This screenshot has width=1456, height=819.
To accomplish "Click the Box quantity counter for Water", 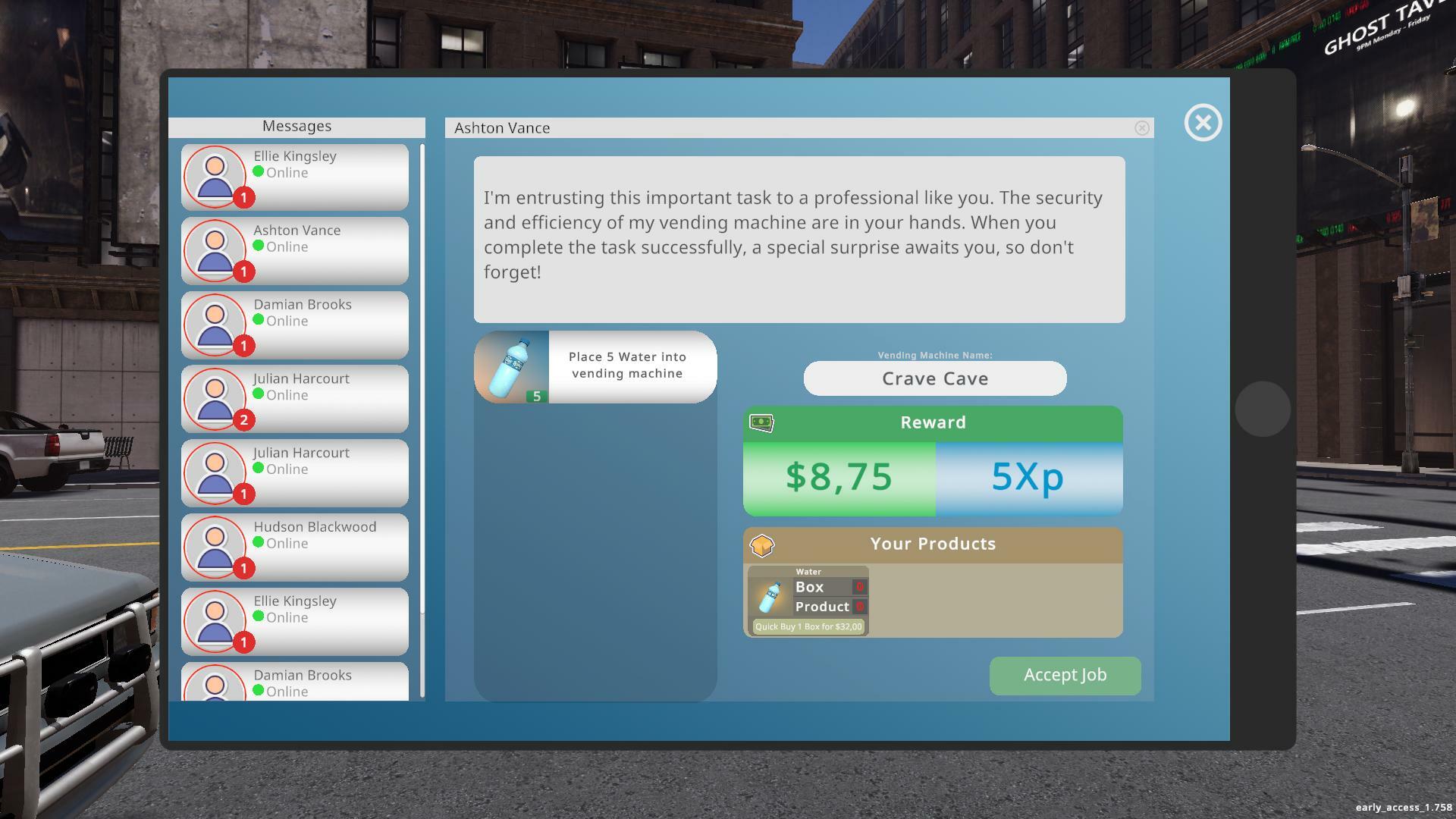I will point(859,587).
